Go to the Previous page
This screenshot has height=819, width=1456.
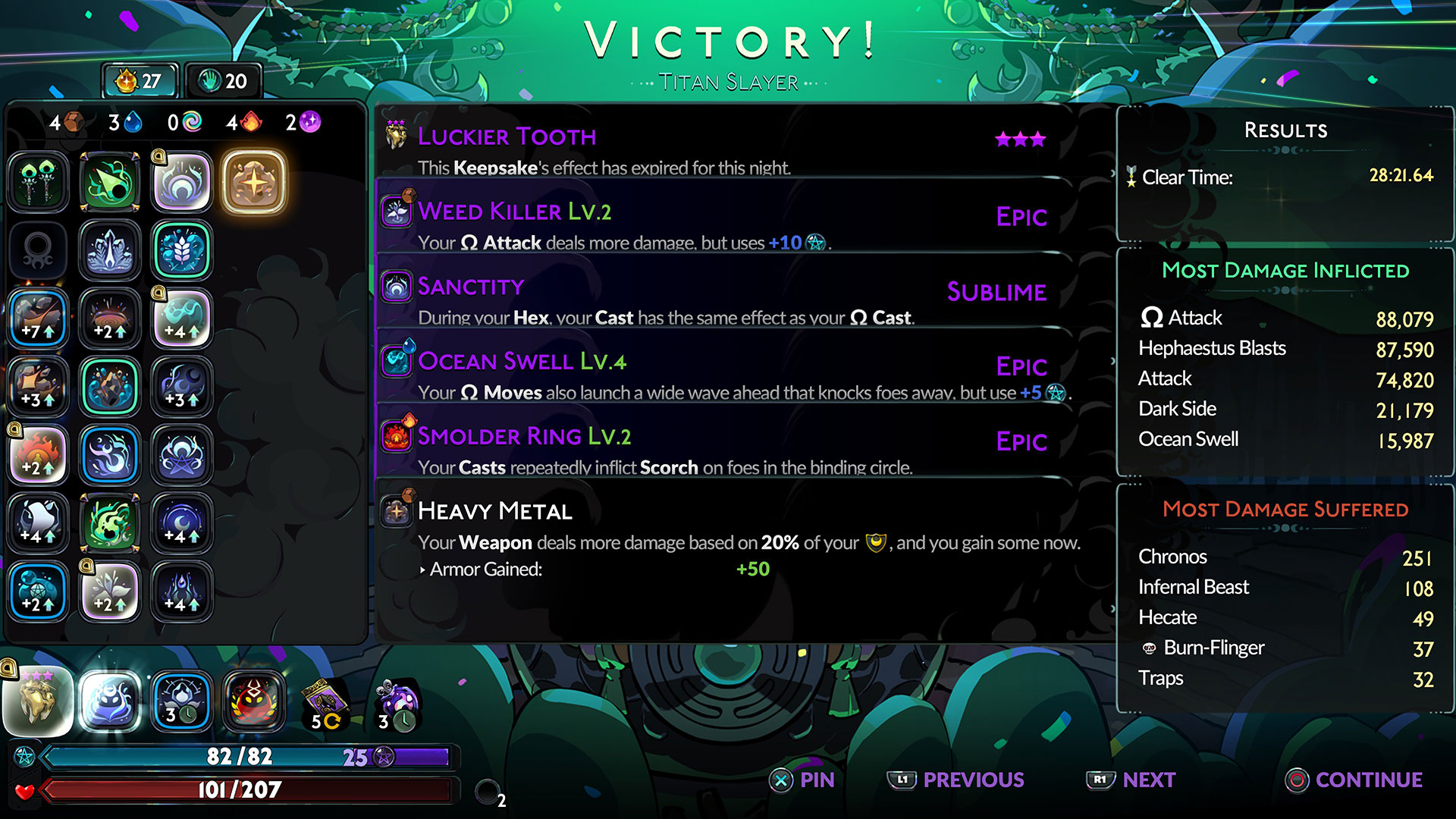pos(956,780)
